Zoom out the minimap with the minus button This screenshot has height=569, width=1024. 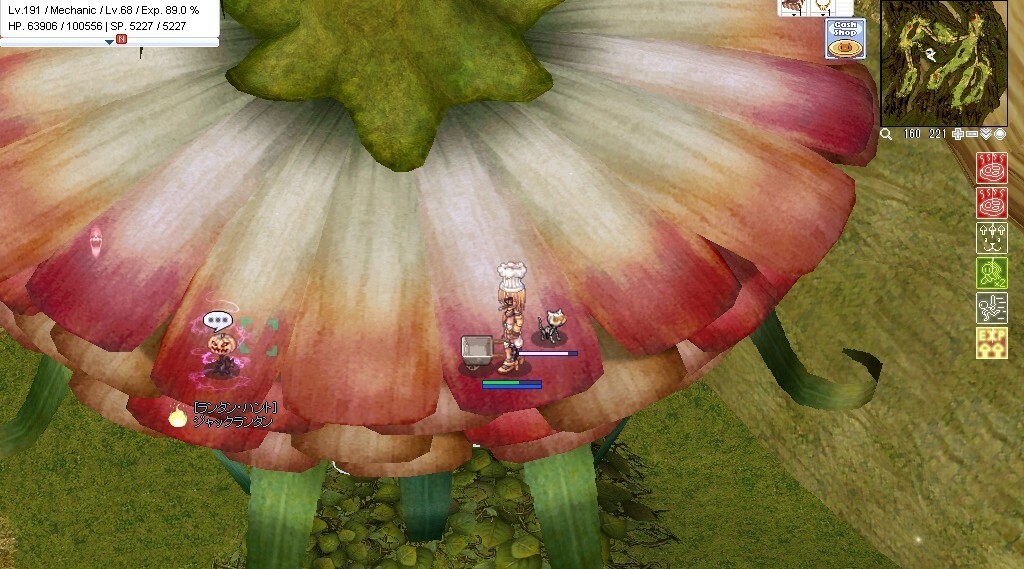pyautogui.click(x=972, y=134)
